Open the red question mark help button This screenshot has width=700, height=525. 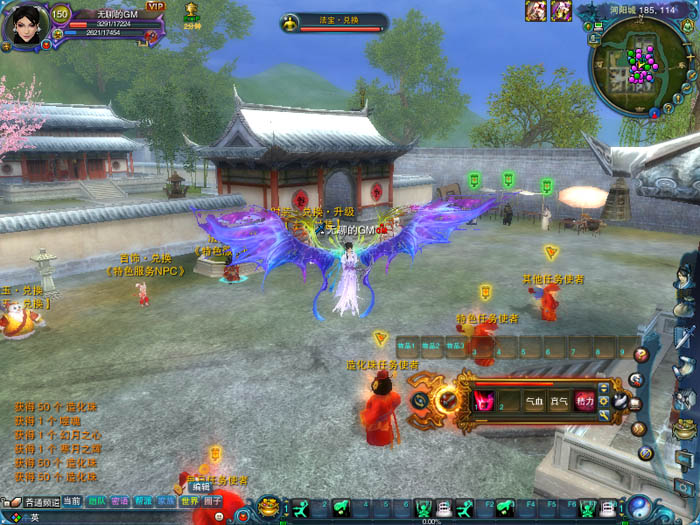641,354
